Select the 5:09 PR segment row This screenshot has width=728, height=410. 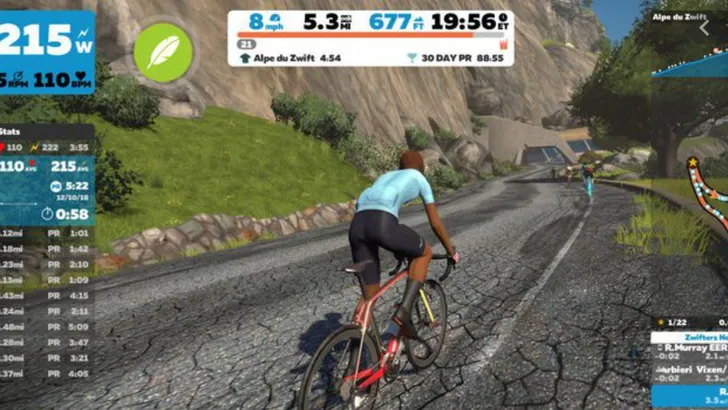(47, 326)
